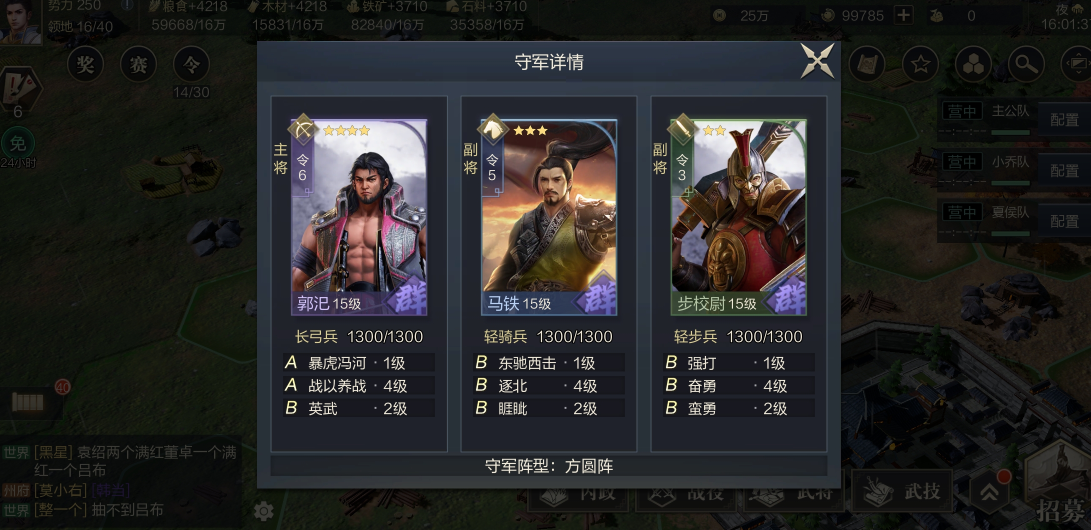Open the 奖 rewards icon
This screenshot has height=530, width=1091.
86,66
